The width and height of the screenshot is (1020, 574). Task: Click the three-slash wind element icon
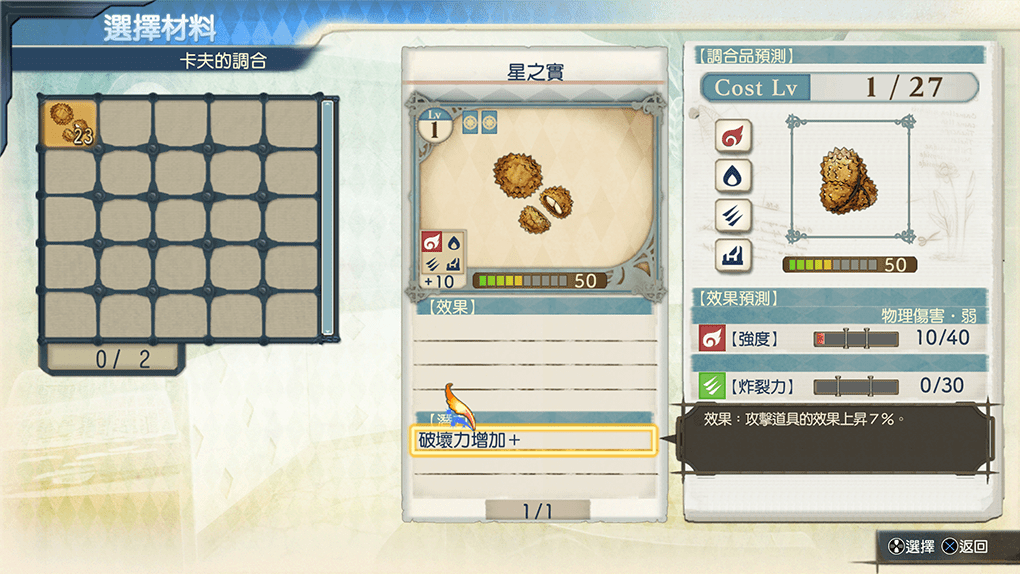733,216
